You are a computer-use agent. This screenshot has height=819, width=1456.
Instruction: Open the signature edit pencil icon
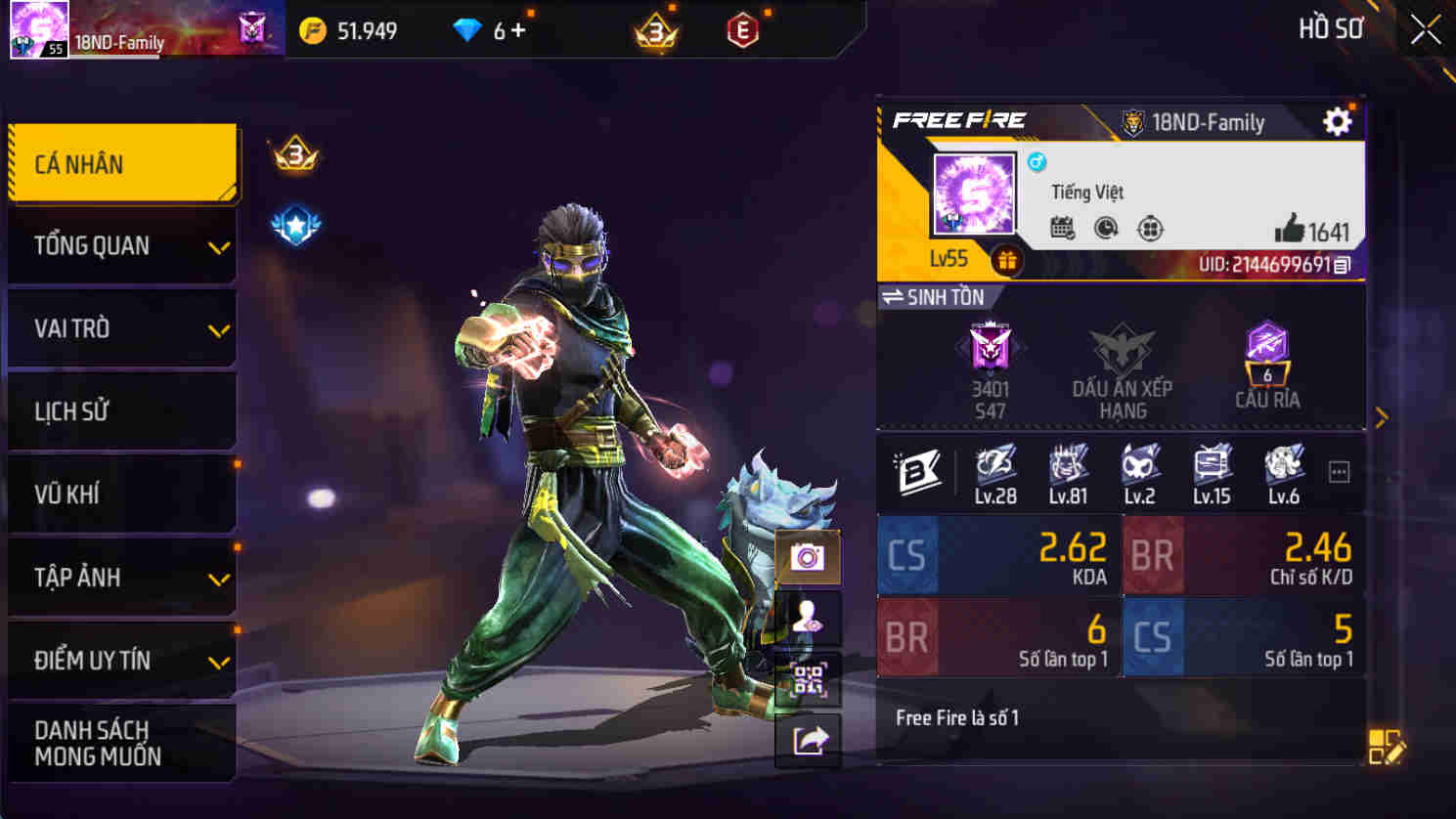[1385, 746]
